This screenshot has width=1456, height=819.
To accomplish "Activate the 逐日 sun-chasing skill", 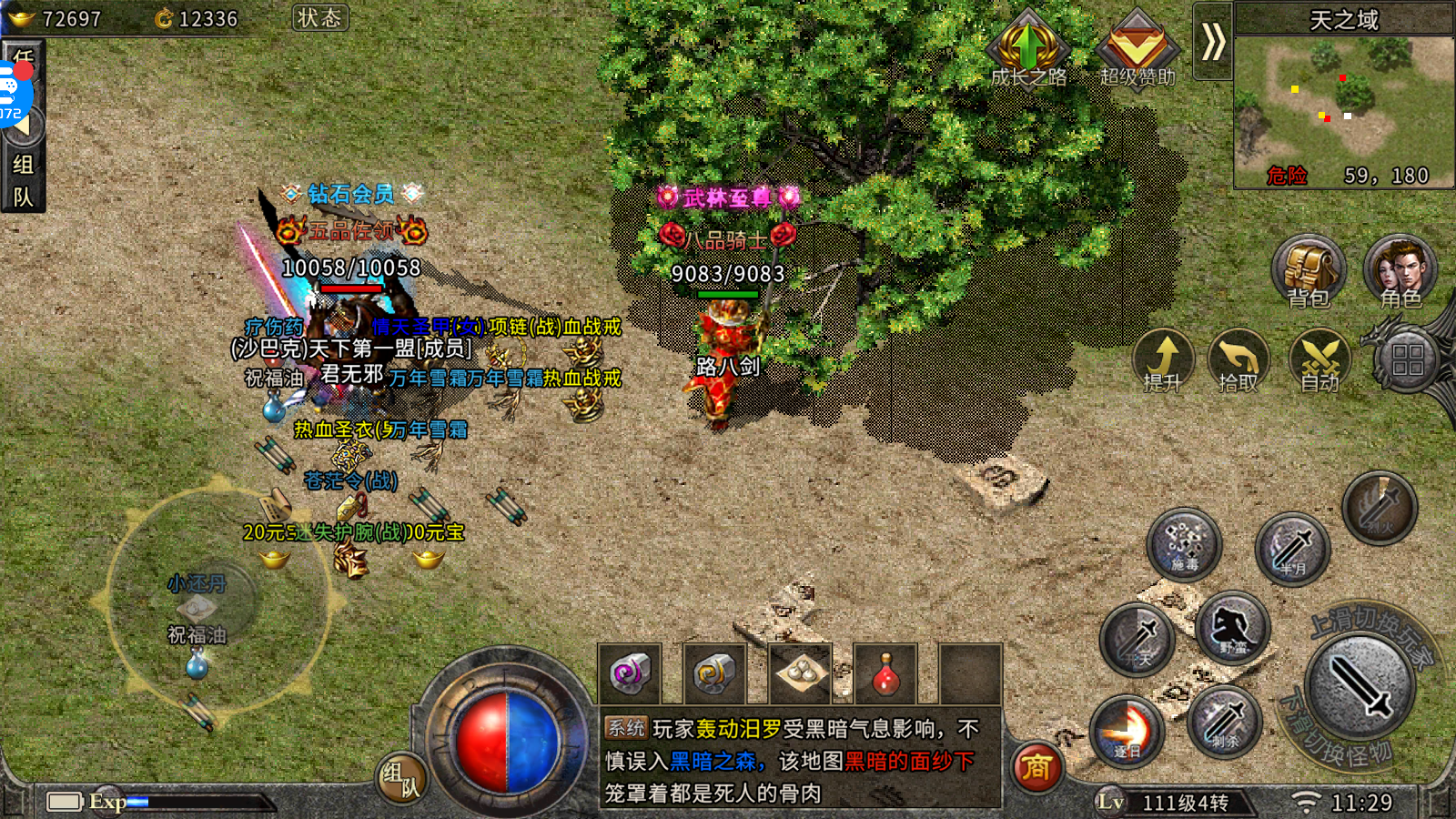I will [x=1127, y=731].
